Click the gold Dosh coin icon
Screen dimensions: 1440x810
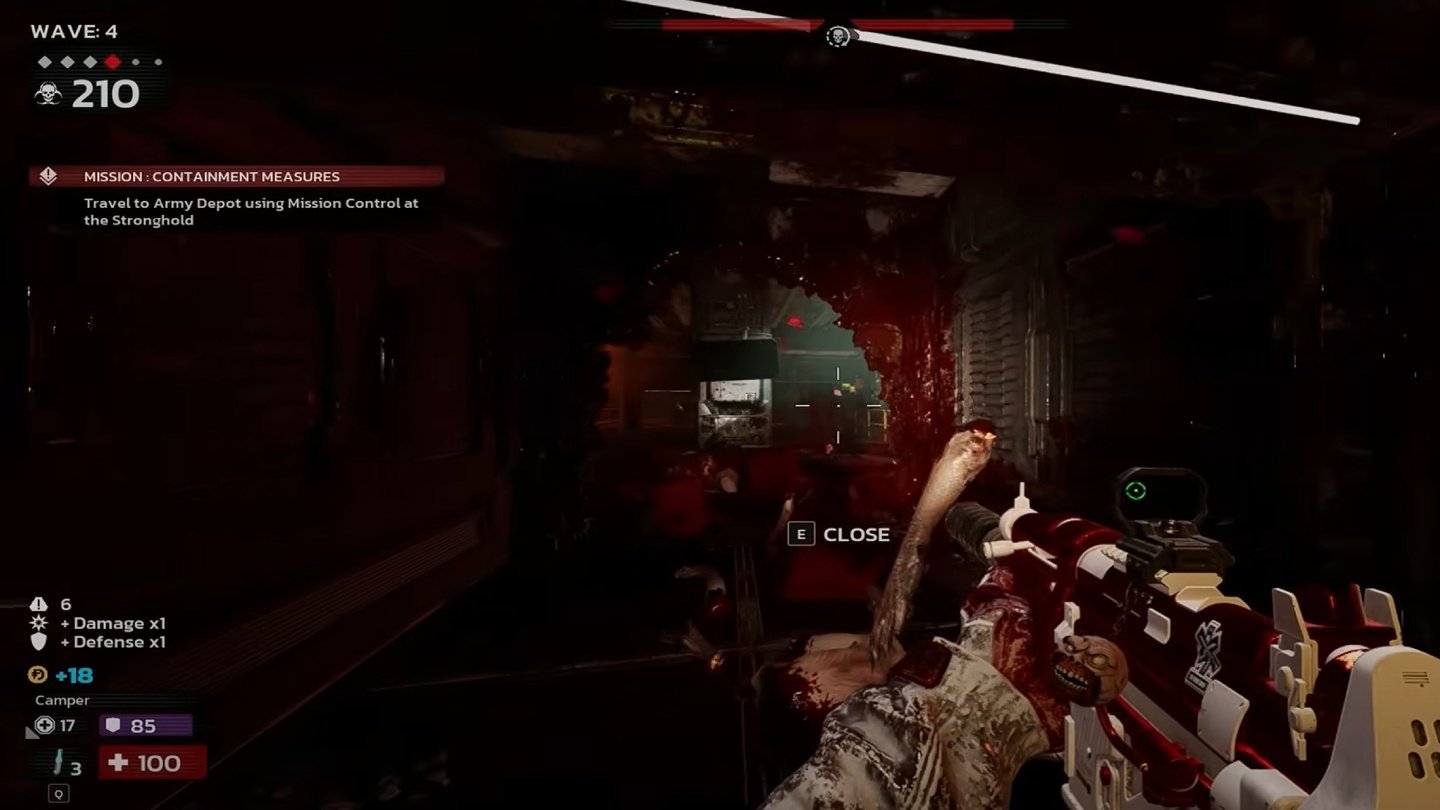[x=40, y=675]
